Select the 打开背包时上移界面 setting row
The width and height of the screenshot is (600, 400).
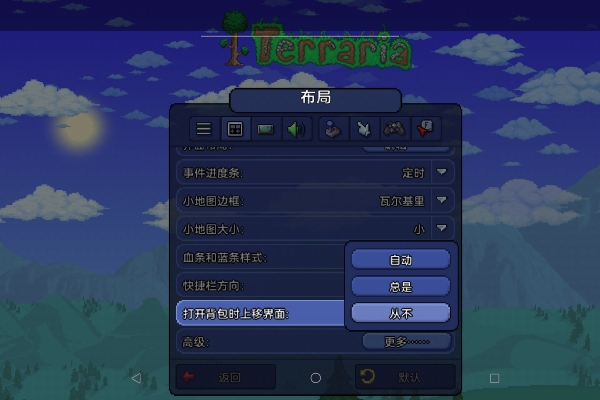pyautogui.click(x=260, y=313)
